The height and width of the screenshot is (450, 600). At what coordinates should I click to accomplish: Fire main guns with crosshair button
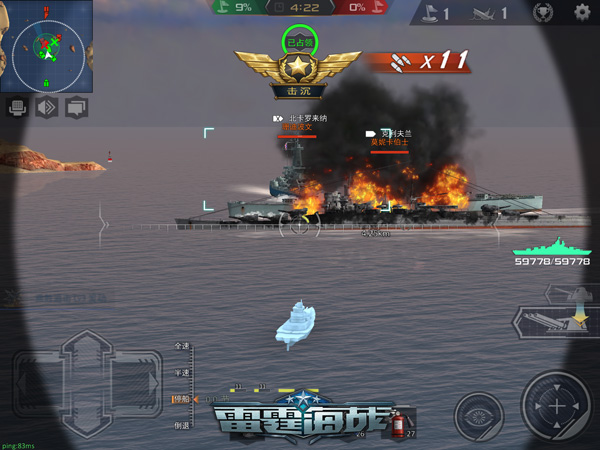coord(556,407)
